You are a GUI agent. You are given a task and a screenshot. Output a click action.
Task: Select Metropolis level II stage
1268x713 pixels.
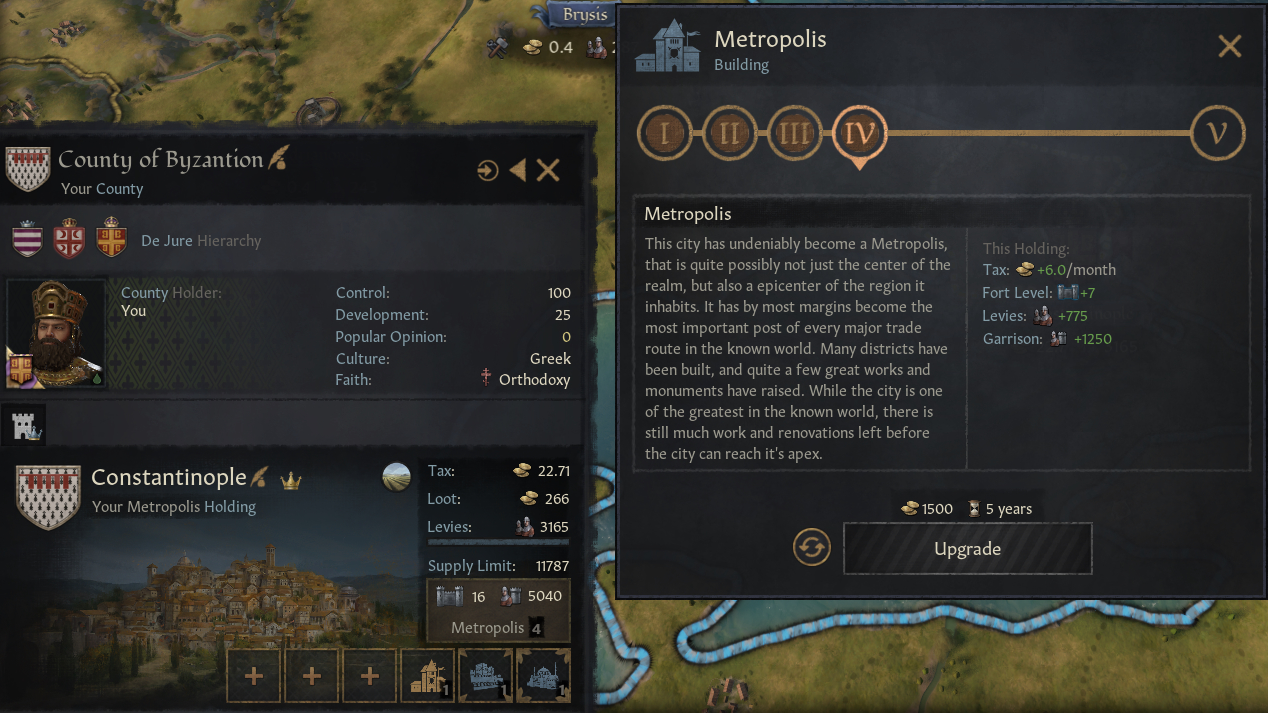(x=729, y=133)
